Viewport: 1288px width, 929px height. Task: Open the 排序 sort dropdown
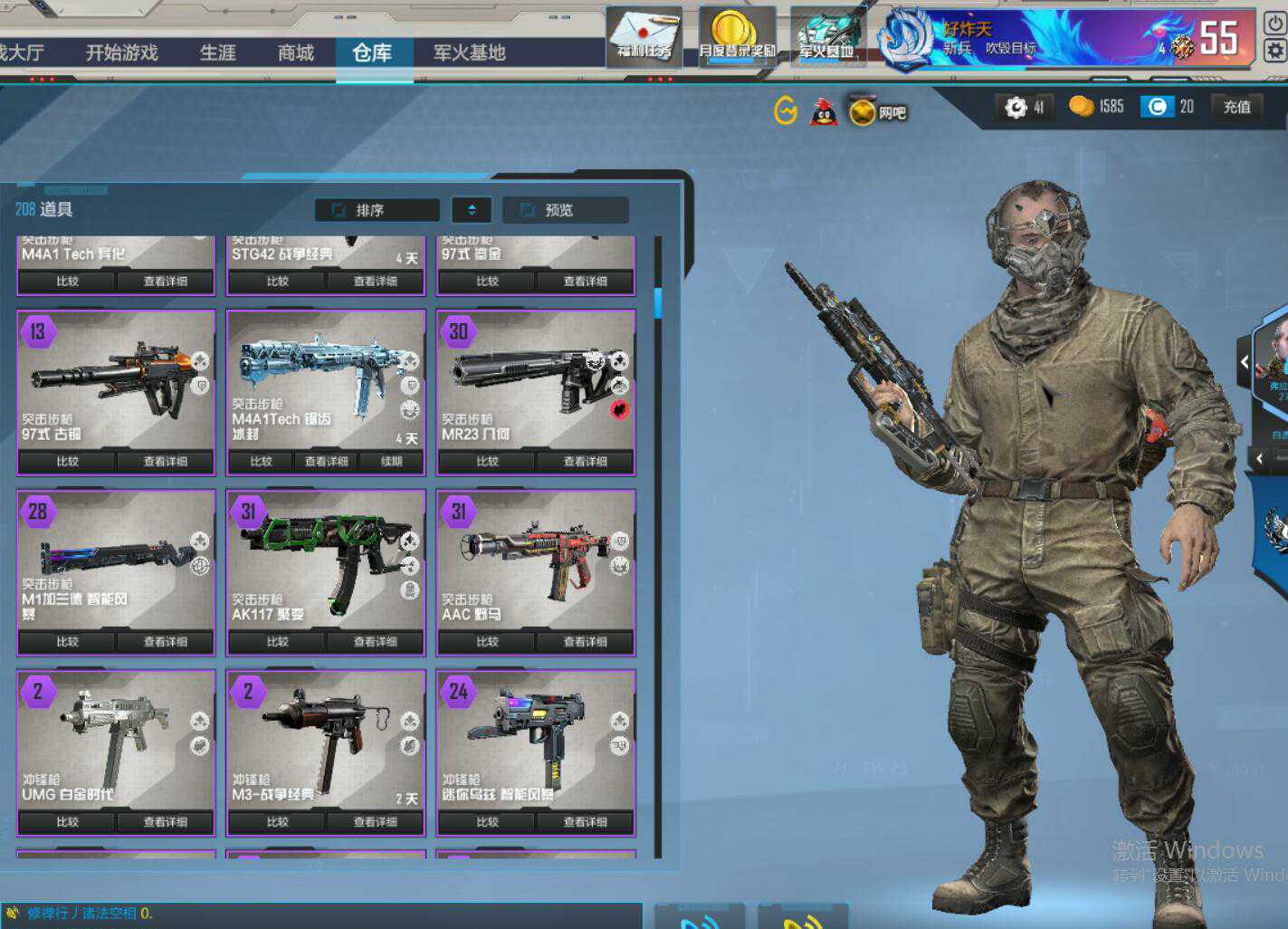coord(377,210)
